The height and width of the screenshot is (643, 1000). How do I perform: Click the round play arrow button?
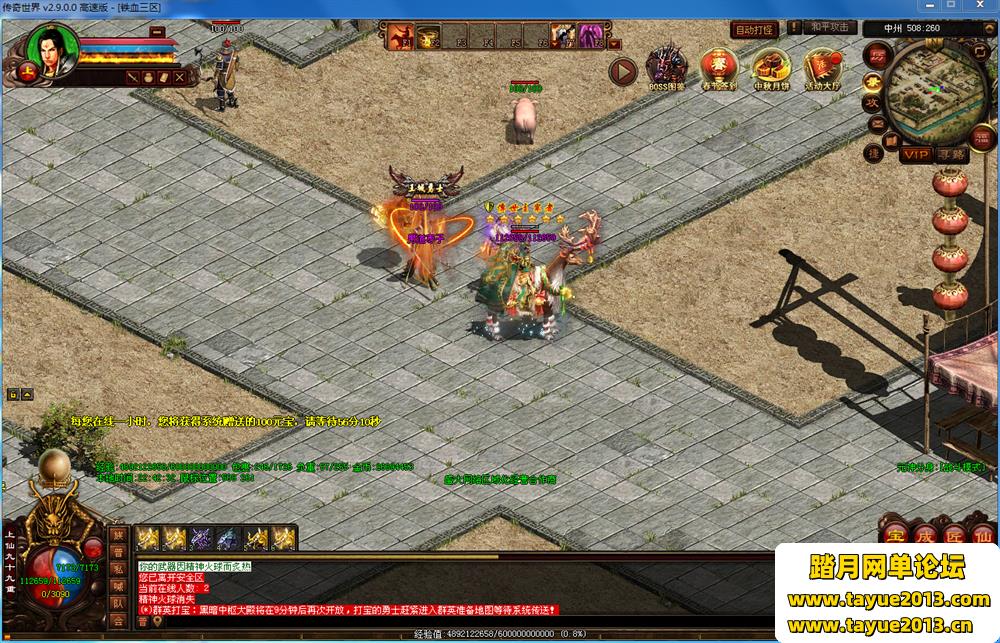(x=623, y=71)
